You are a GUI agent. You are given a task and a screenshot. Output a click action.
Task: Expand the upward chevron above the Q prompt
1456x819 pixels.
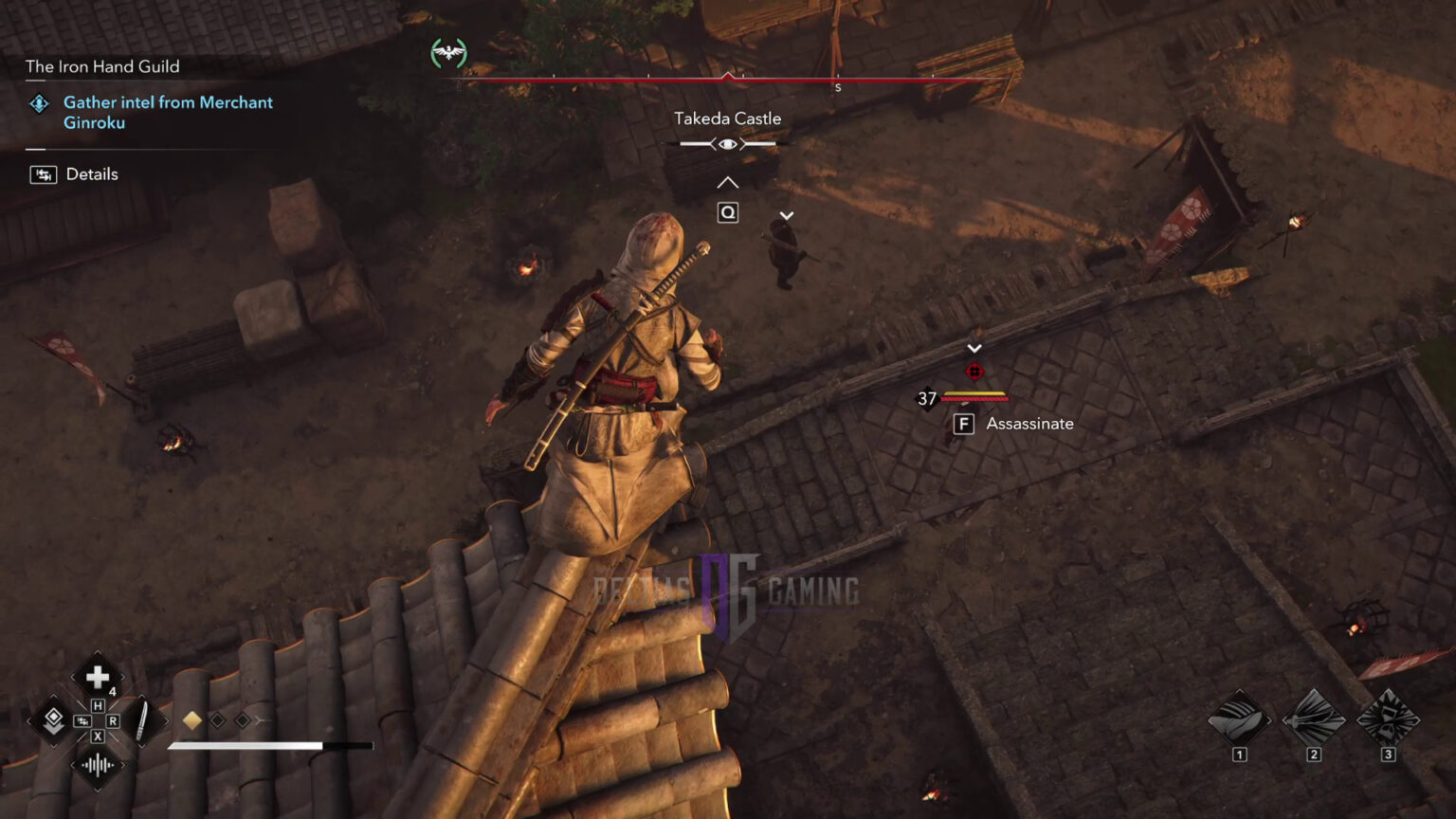[727, 181]
